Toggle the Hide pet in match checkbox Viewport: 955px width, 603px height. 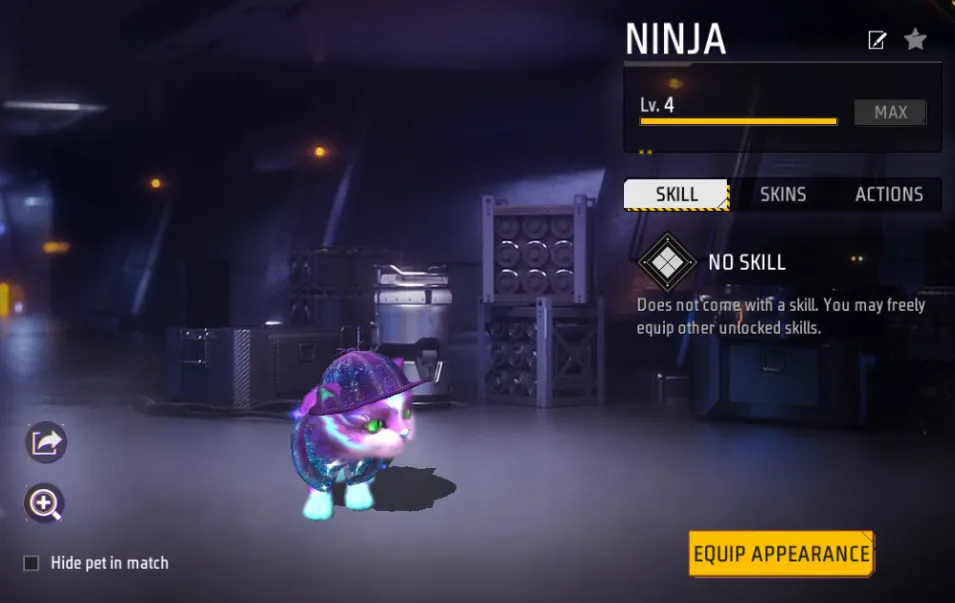[31, 563]
